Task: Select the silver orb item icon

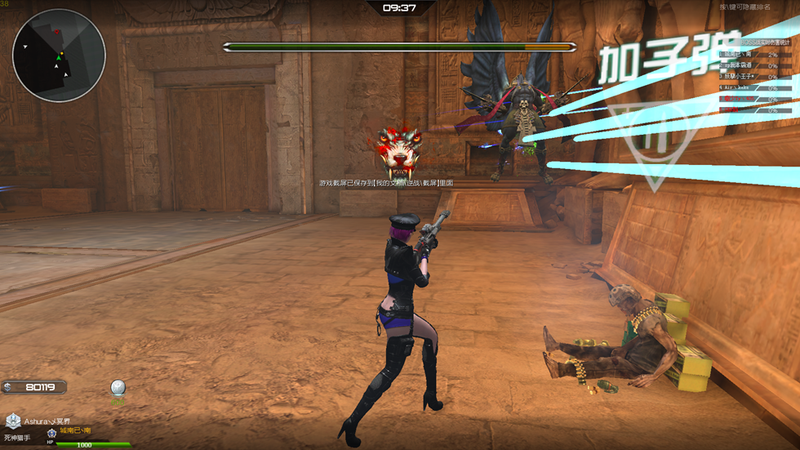Action: click(x=118, y=388)
